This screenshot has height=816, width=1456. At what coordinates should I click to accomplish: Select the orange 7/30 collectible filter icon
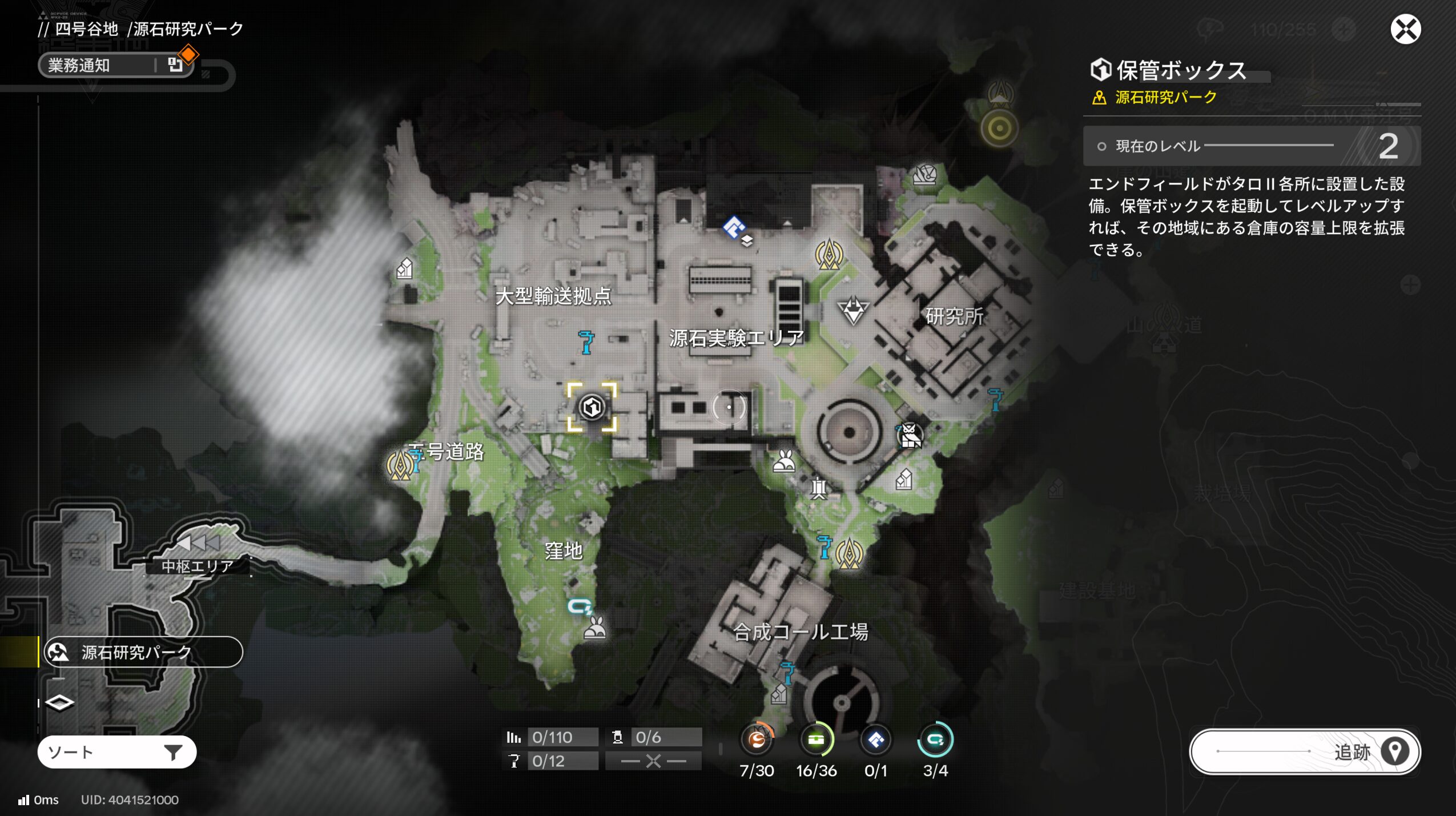click(757, 740)
